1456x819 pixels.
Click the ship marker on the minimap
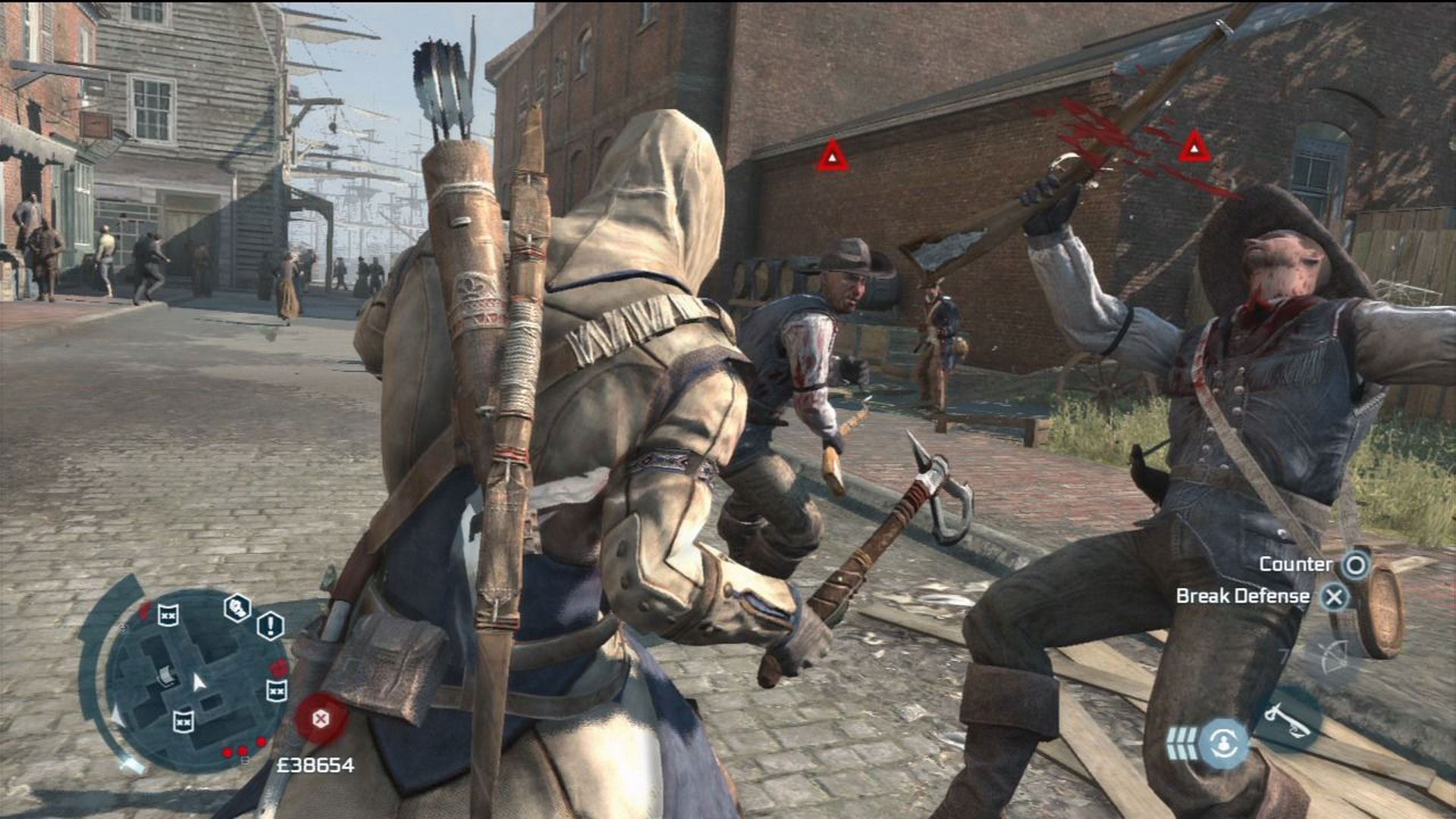click(164, 674)
